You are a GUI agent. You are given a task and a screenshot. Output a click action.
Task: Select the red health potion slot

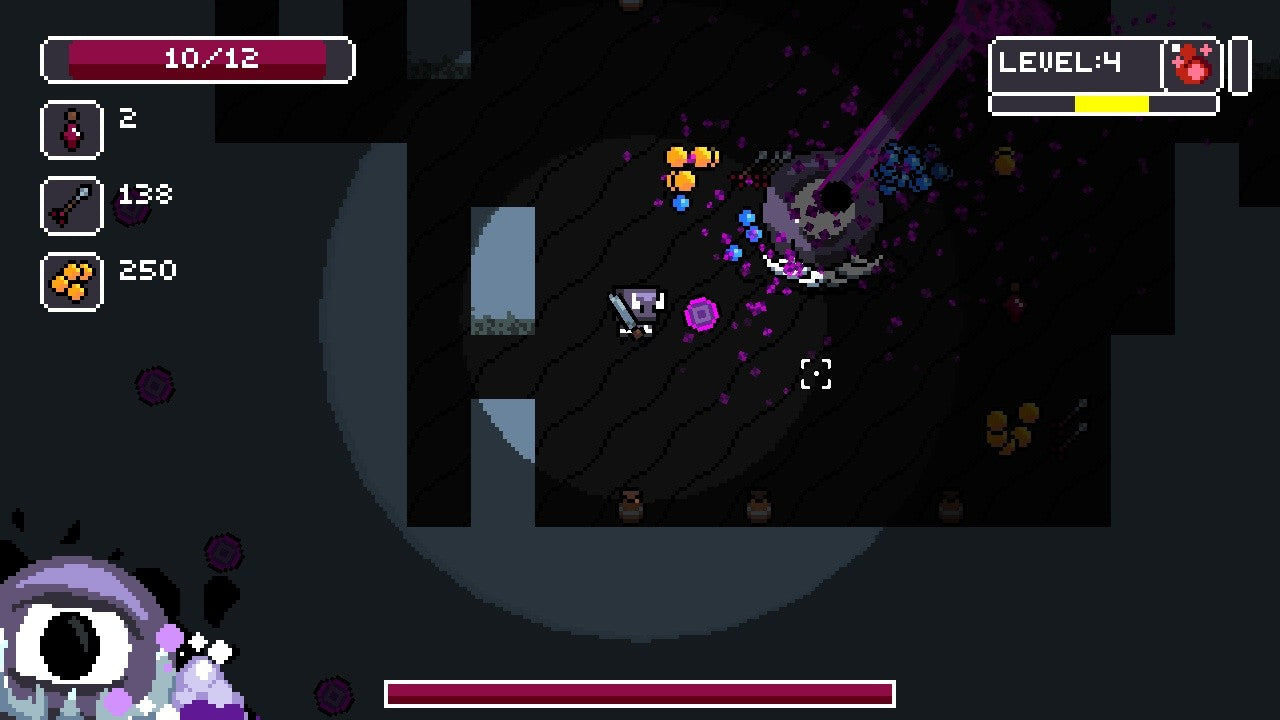point(71,129)
